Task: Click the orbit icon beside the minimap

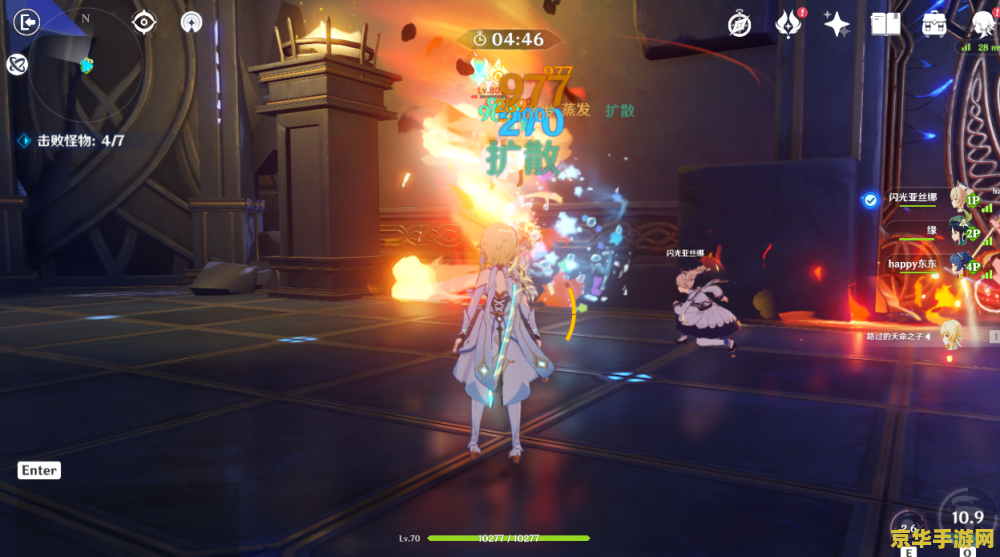Action: [16, 65]
